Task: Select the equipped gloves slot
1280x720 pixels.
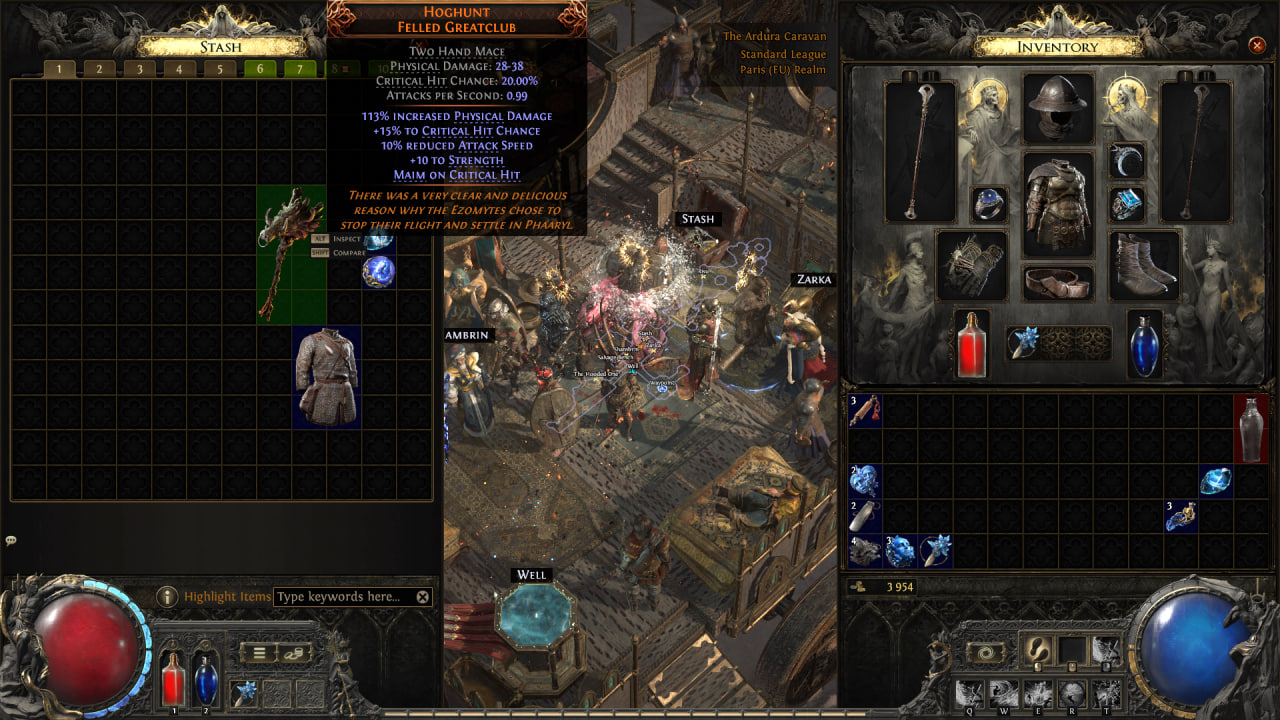Action: [971, 265]
